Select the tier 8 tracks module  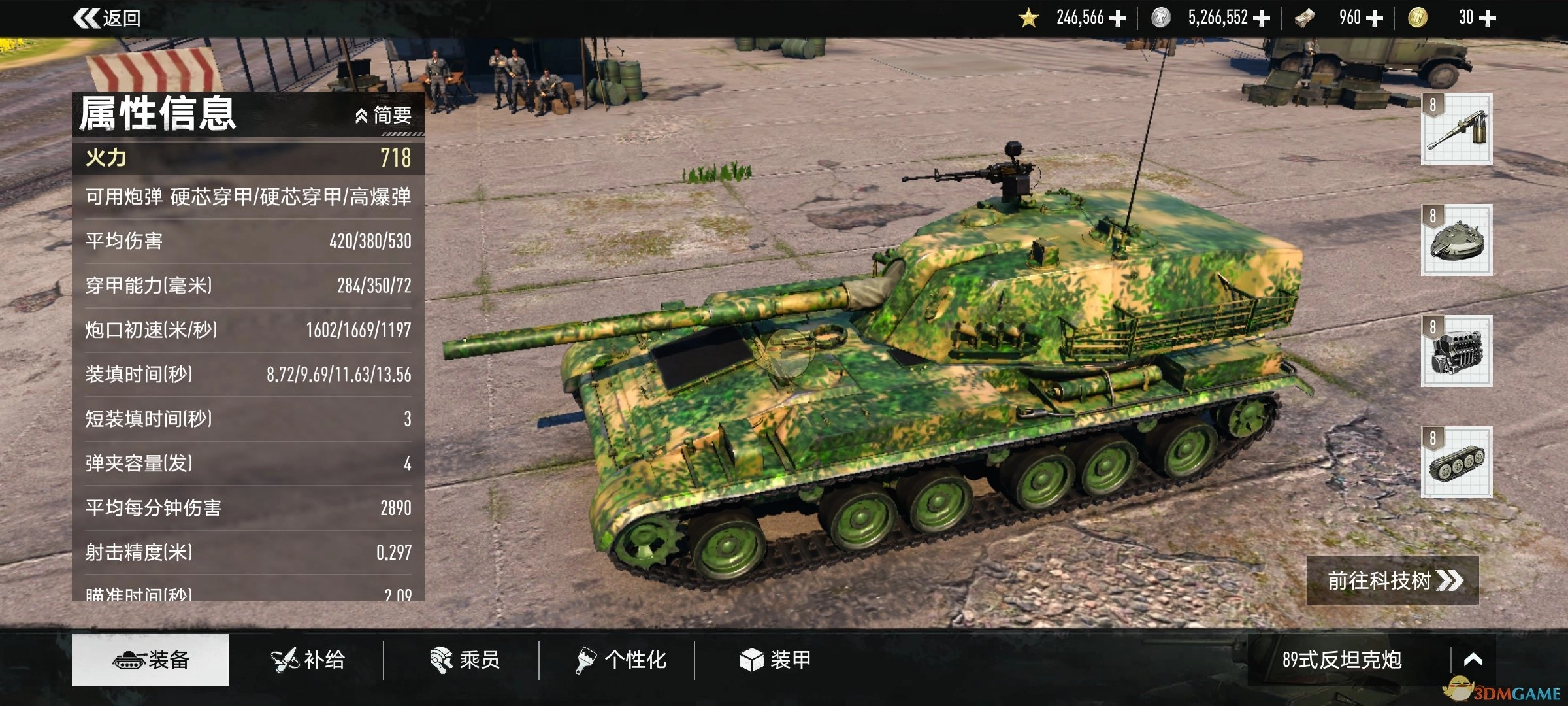1456,462
